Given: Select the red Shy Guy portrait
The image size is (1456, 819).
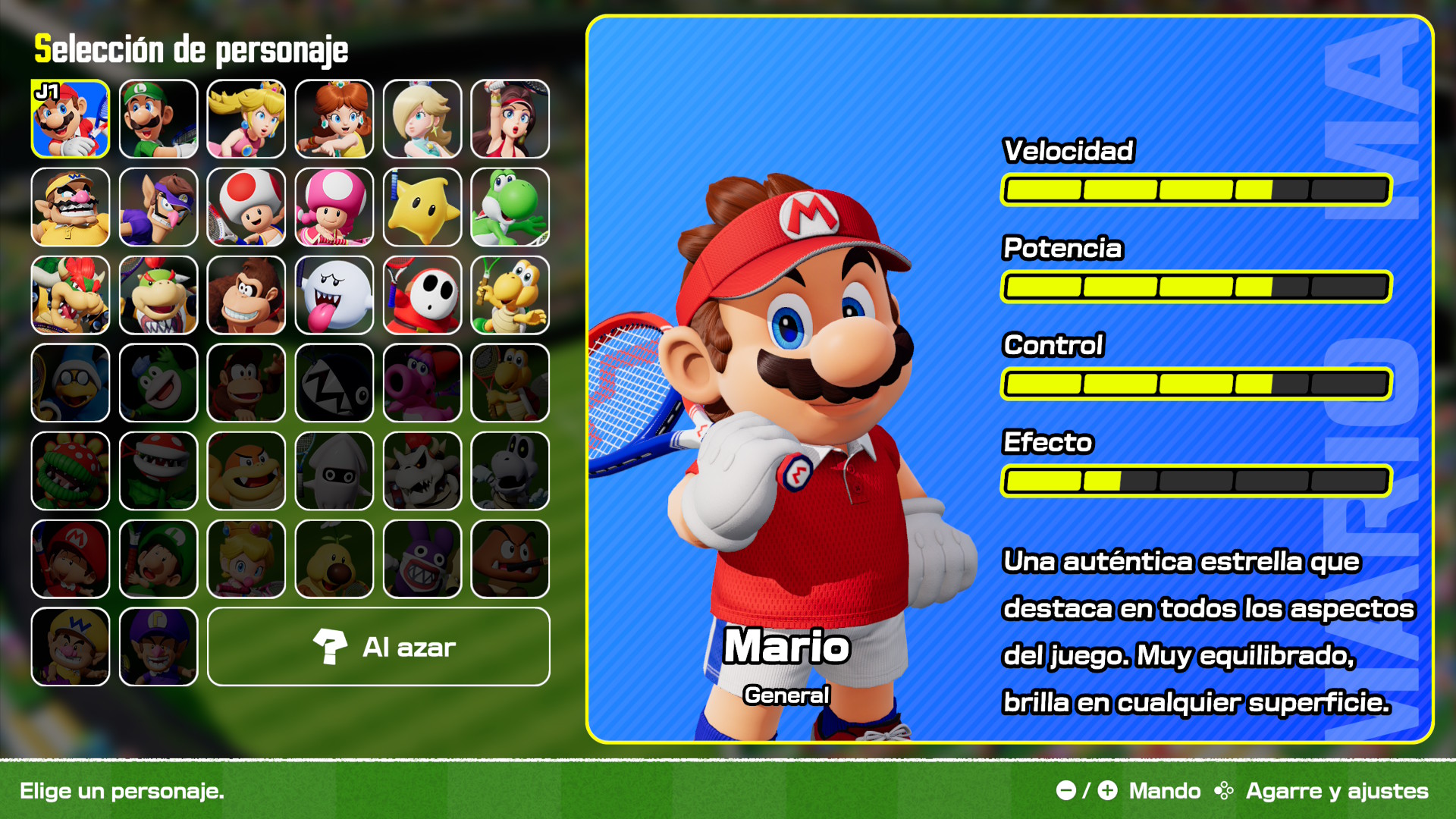Looking at the screenshot, I should point(422,295).
